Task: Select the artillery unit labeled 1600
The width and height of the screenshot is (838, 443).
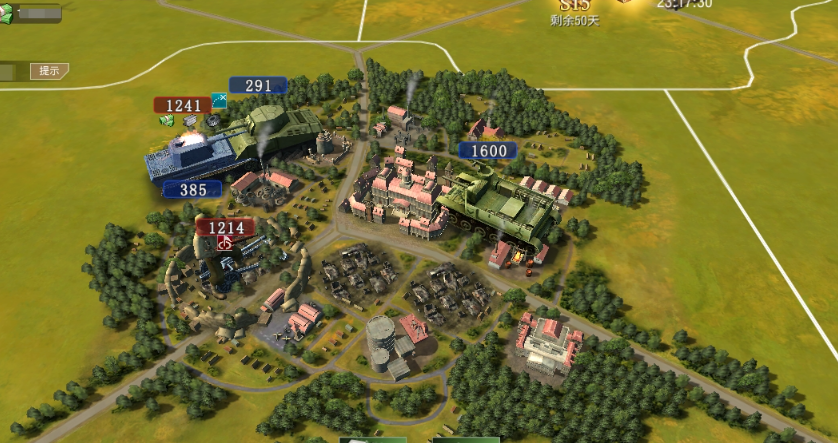Action: 488,151
